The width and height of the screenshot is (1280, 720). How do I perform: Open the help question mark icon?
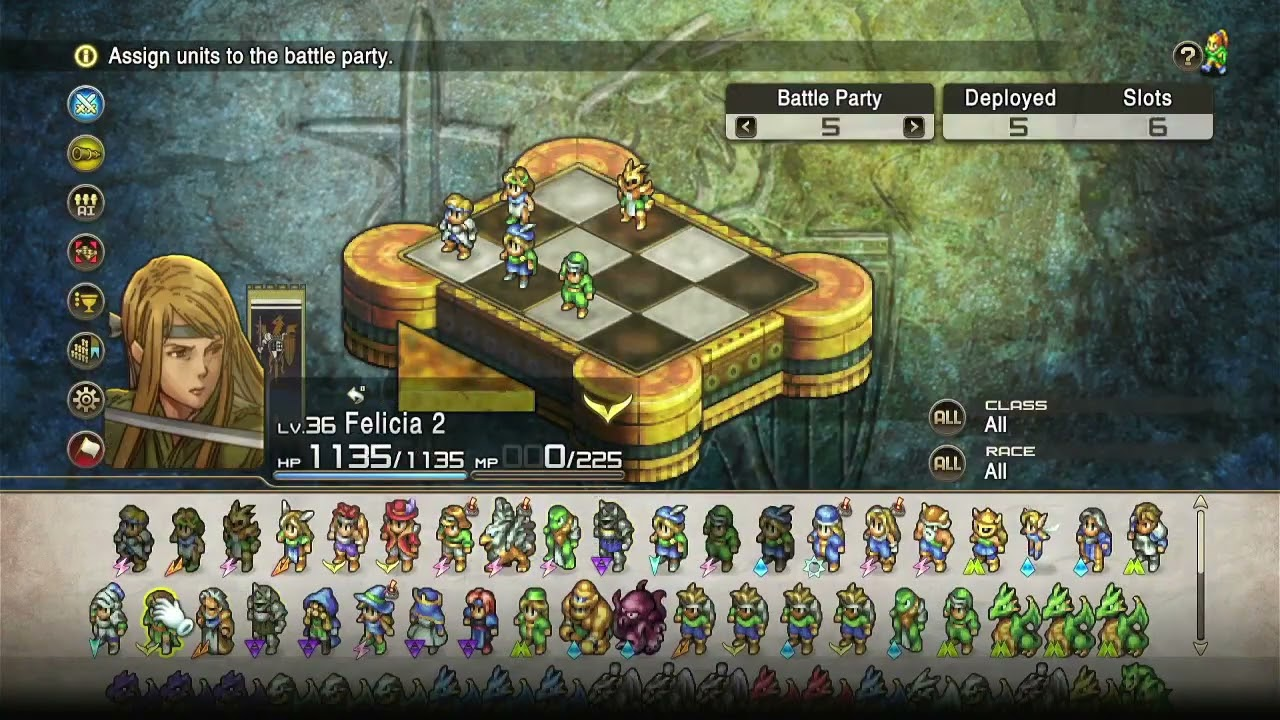(1187, 57)
